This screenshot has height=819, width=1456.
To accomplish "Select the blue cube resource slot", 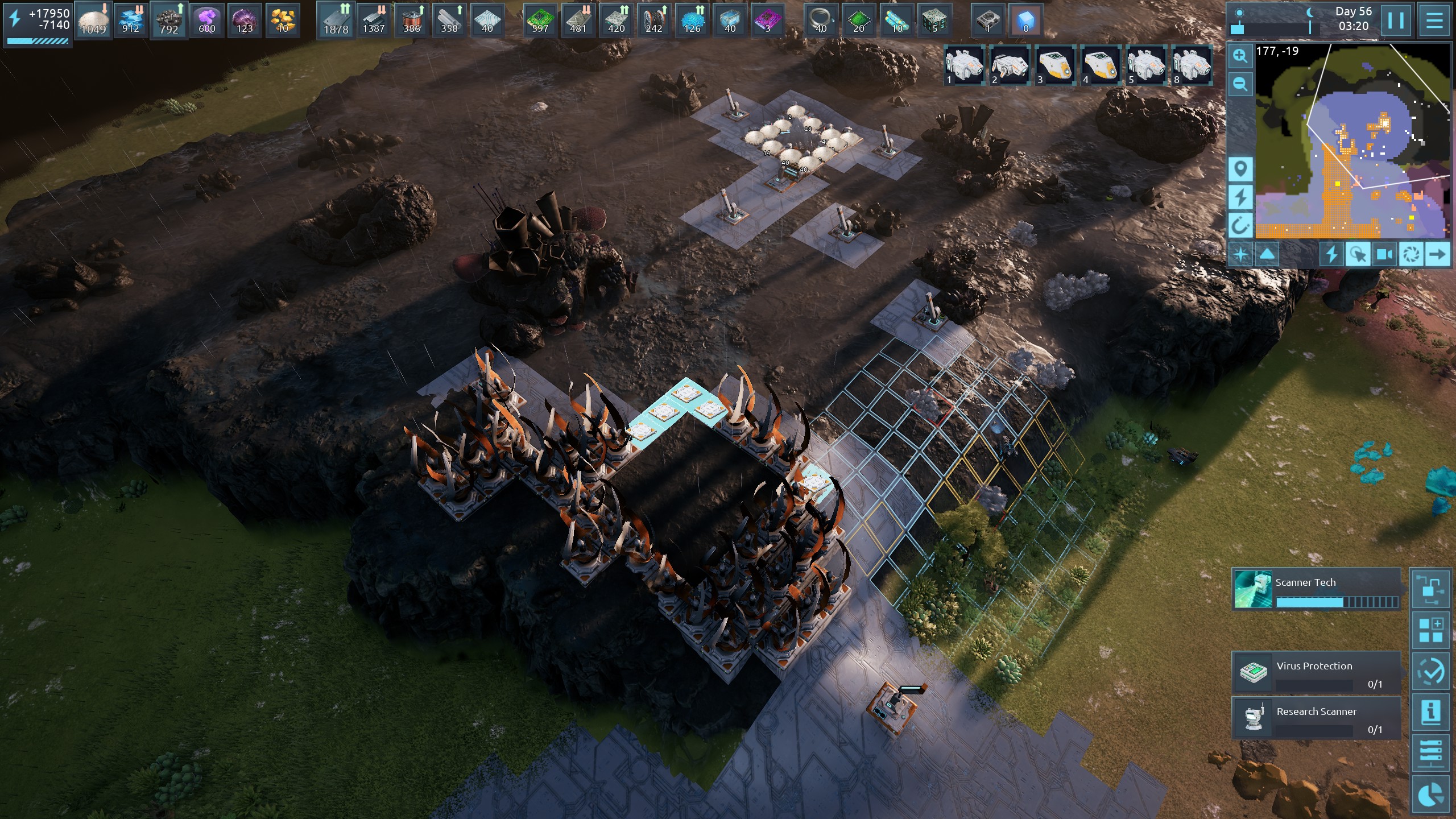I will click(1025, 20).
